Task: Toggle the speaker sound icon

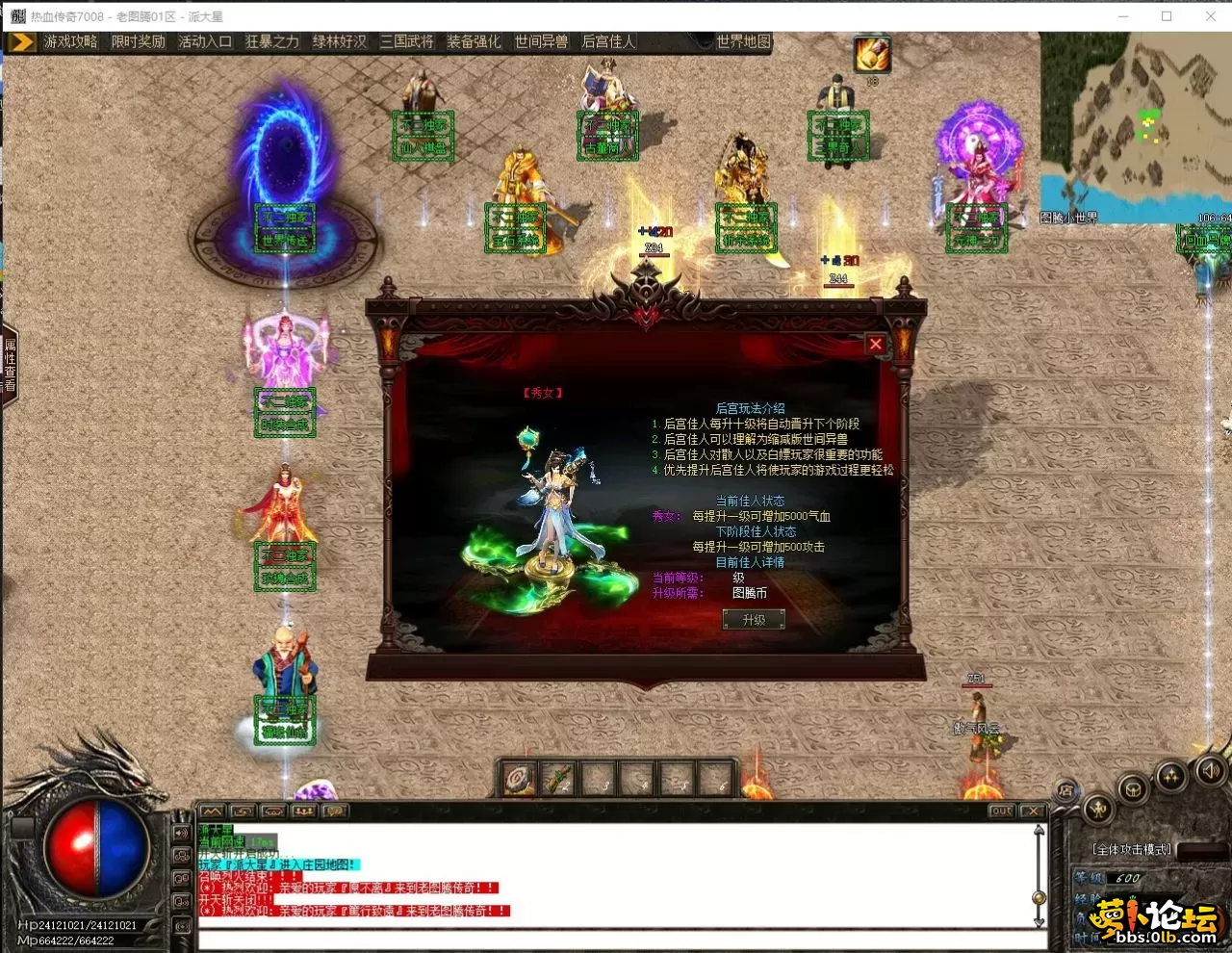Action: pyautogui.click(x=1210, y=770)
